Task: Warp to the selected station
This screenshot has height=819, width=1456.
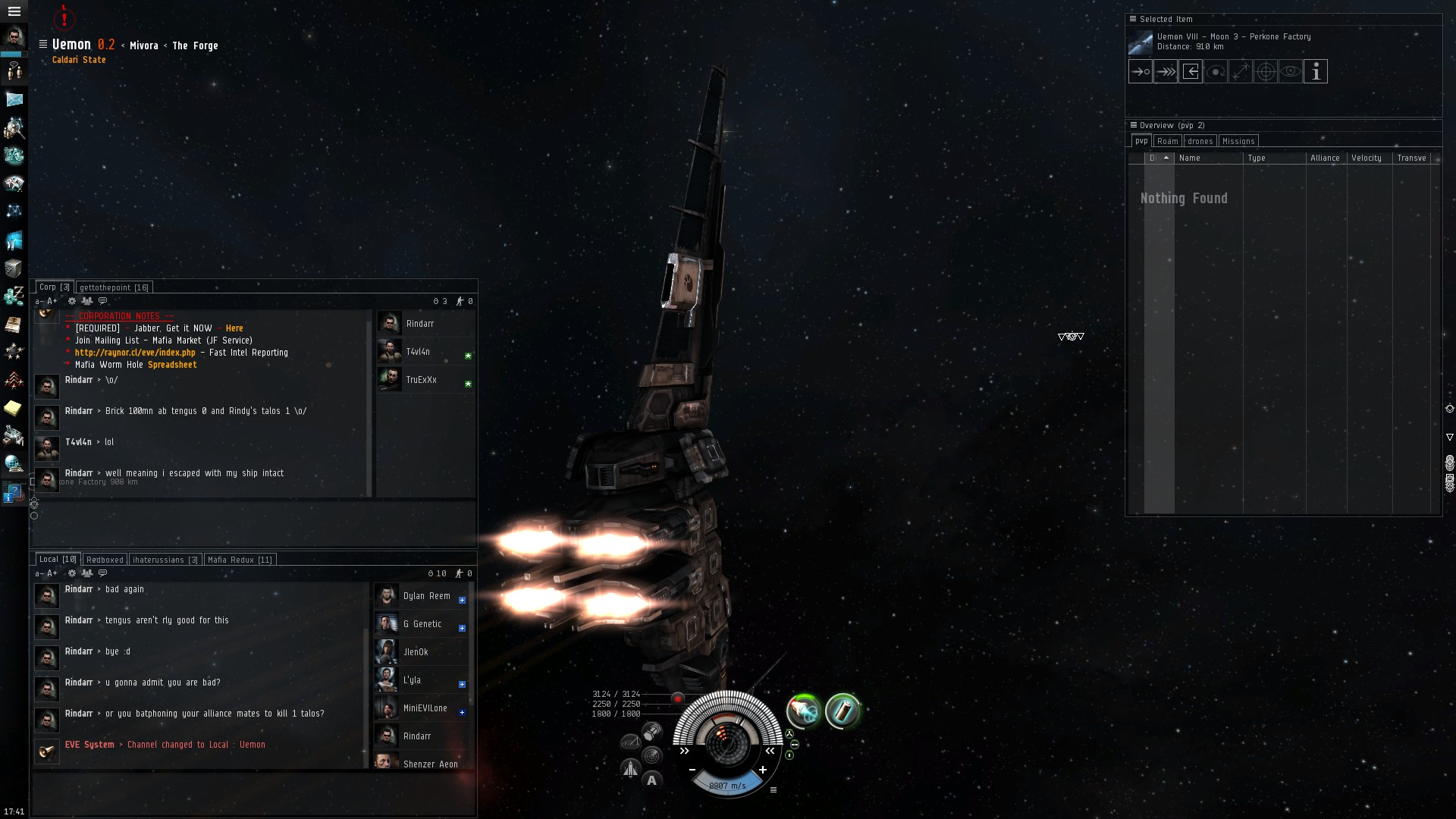Action: click(1166, 72)
